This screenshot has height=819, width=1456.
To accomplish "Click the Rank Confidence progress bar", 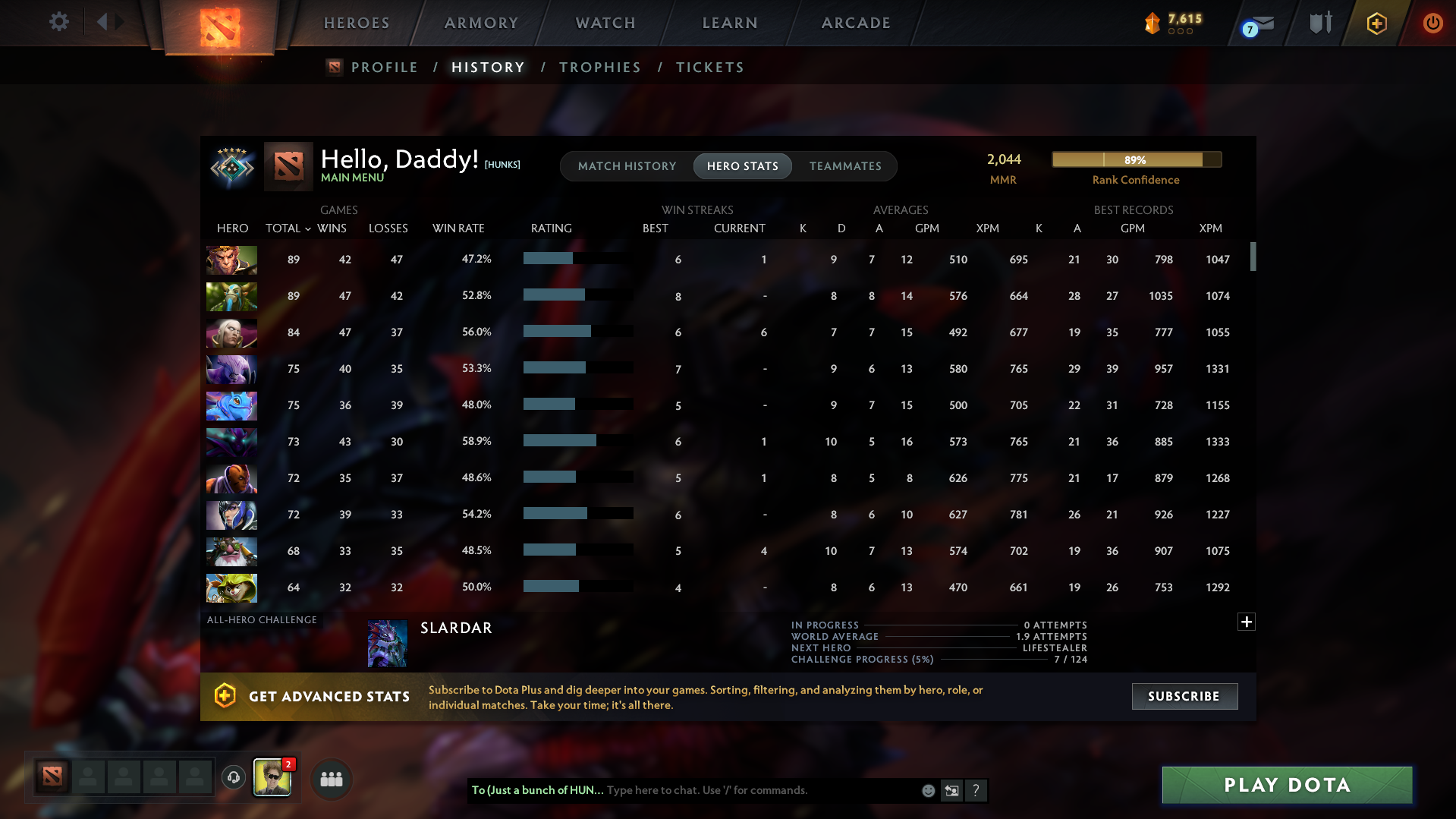I will tap(1136, 159).
